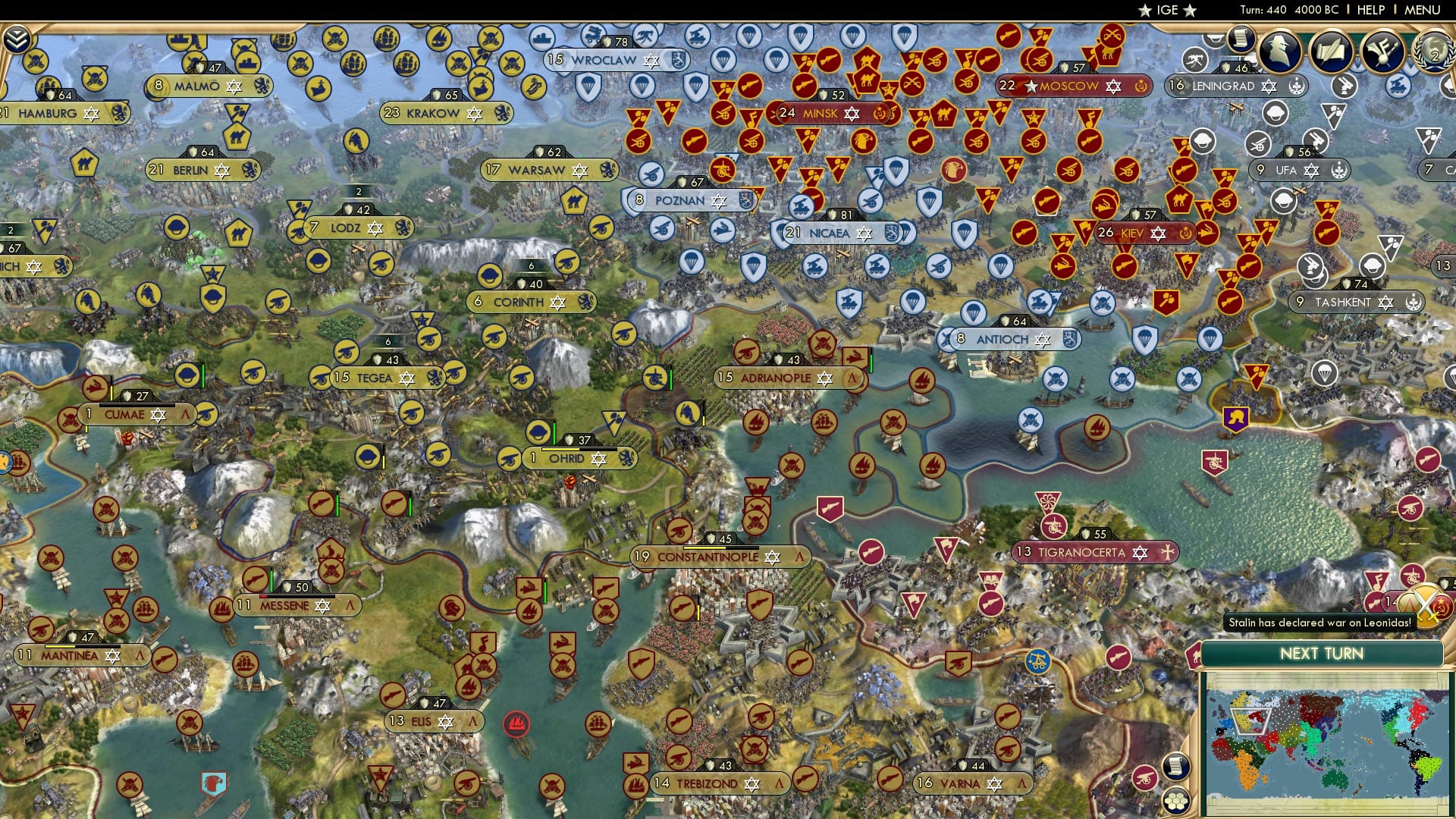The height and width of the screenshot is (819, 1456).
Task: Toggle strategic view with the hex tiles icon
Action: pyautogui.click(x=1175, y=802)
